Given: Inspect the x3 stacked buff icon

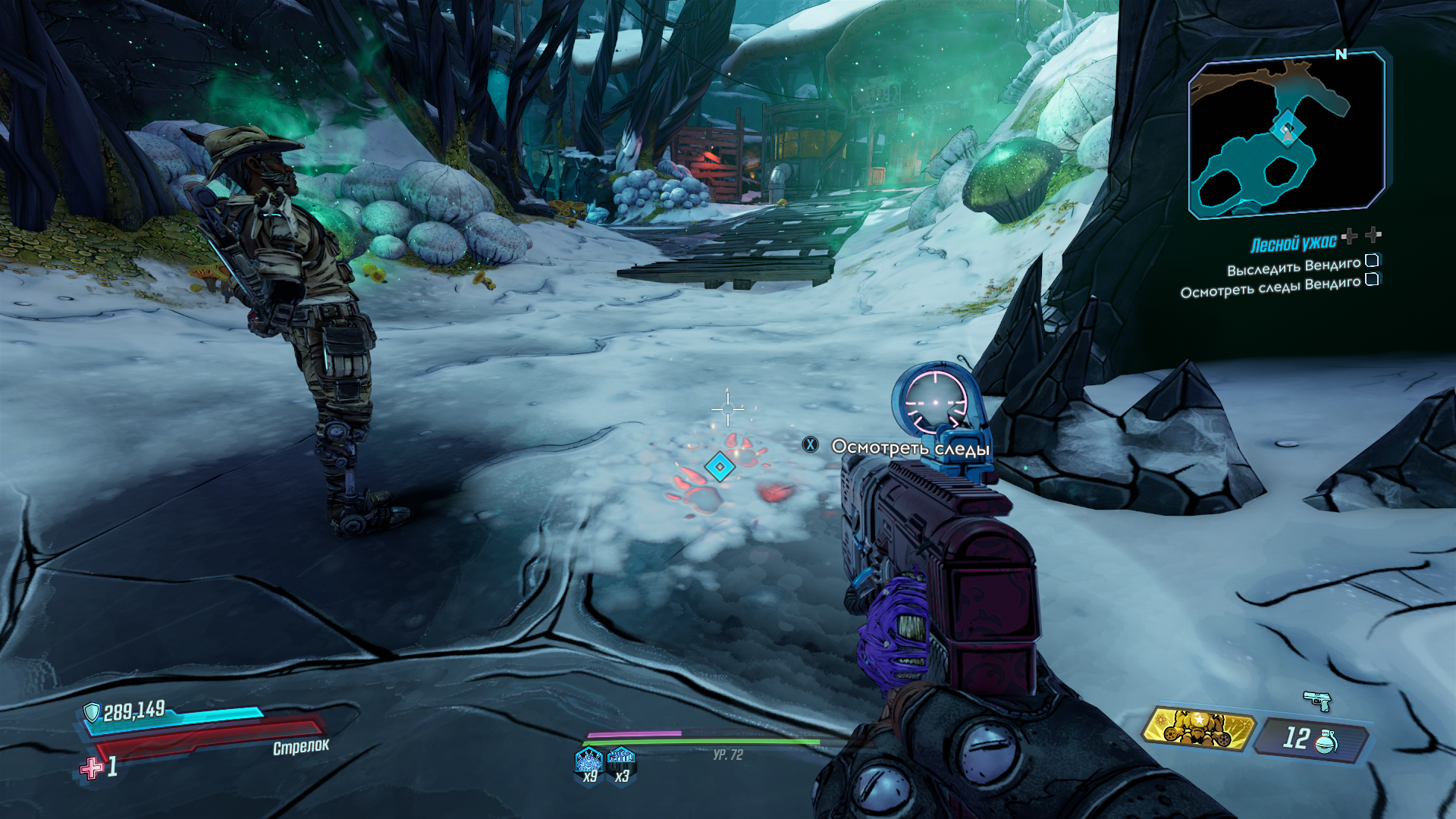Looking at the screenshot, I should 621,757.
